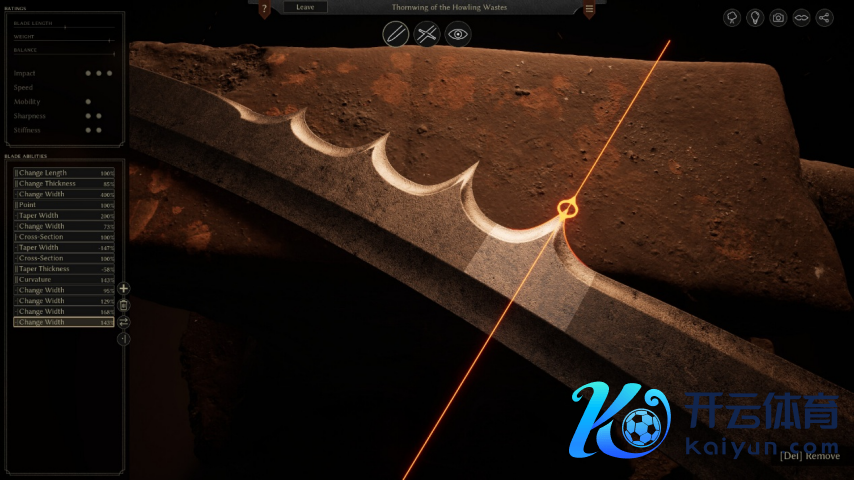Open the share icon
This screenshot has height=480, width=854.
pos(824,18)
